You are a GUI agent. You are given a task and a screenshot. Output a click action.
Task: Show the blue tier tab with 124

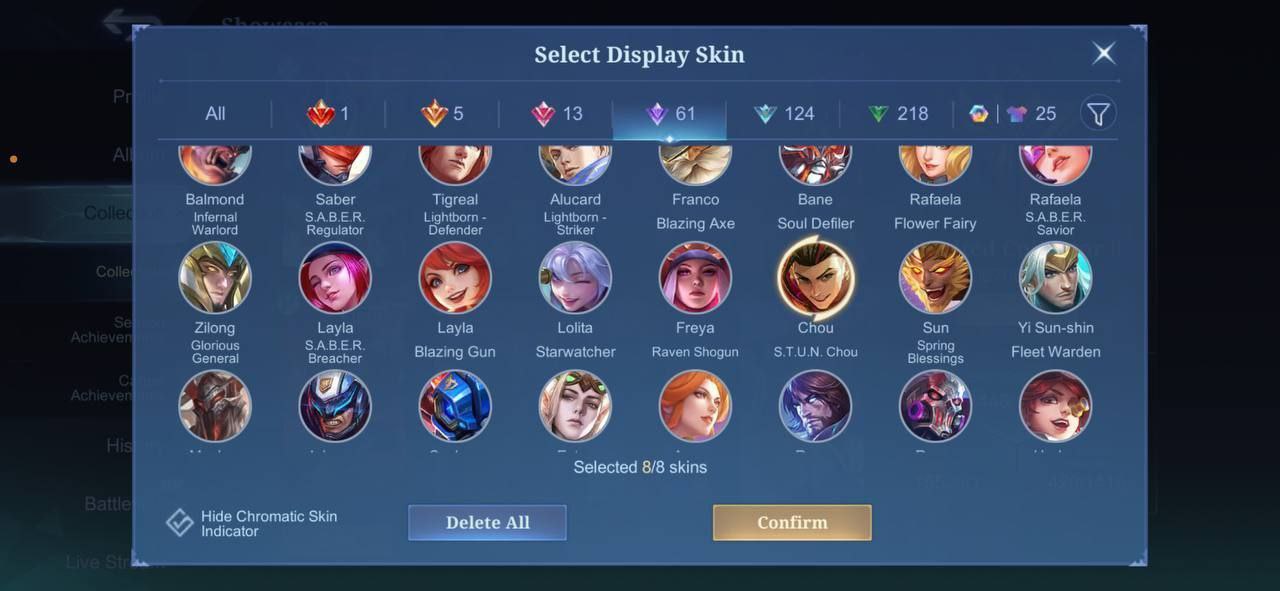783,114
